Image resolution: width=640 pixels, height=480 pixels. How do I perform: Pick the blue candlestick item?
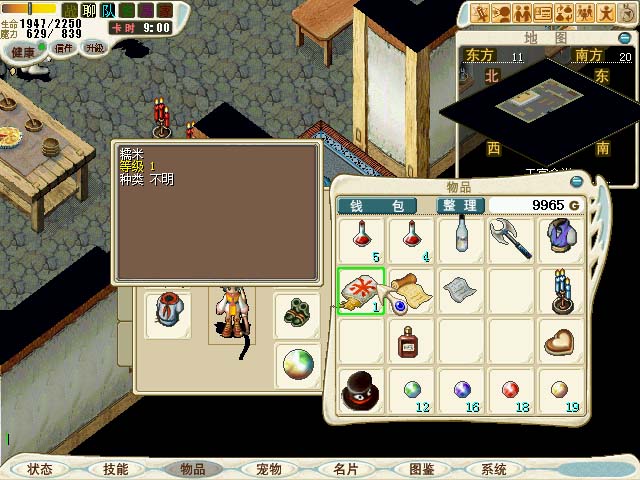tap(561, 290)
